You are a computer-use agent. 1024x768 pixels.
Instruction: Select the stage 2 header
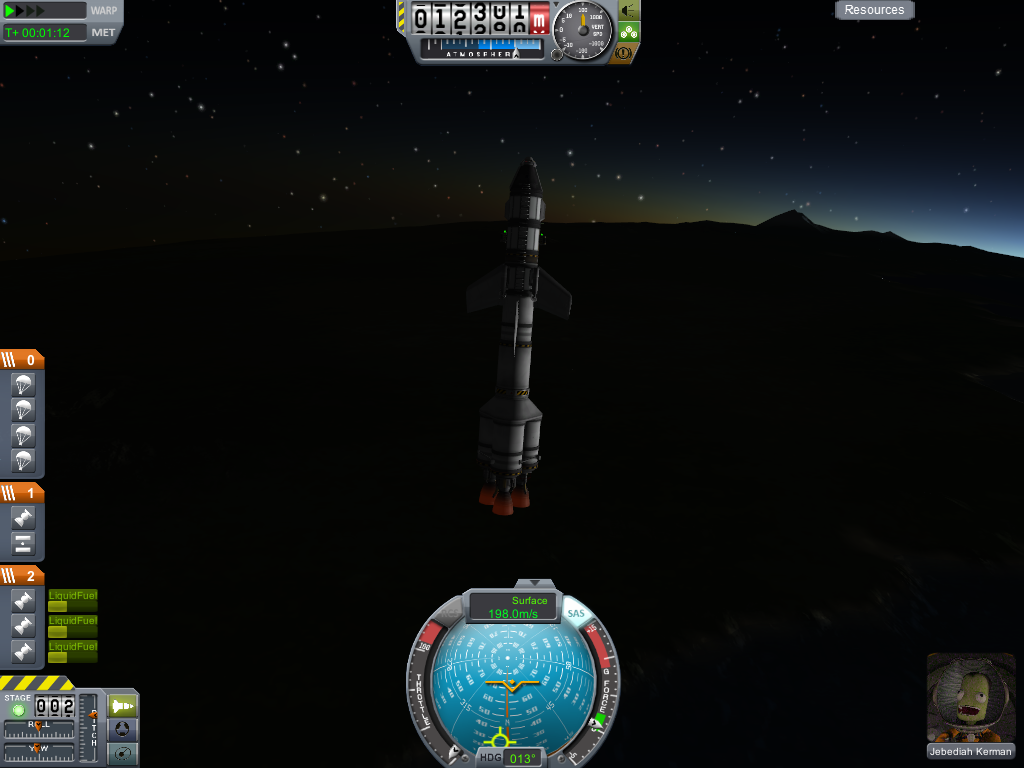pos(22,576)
